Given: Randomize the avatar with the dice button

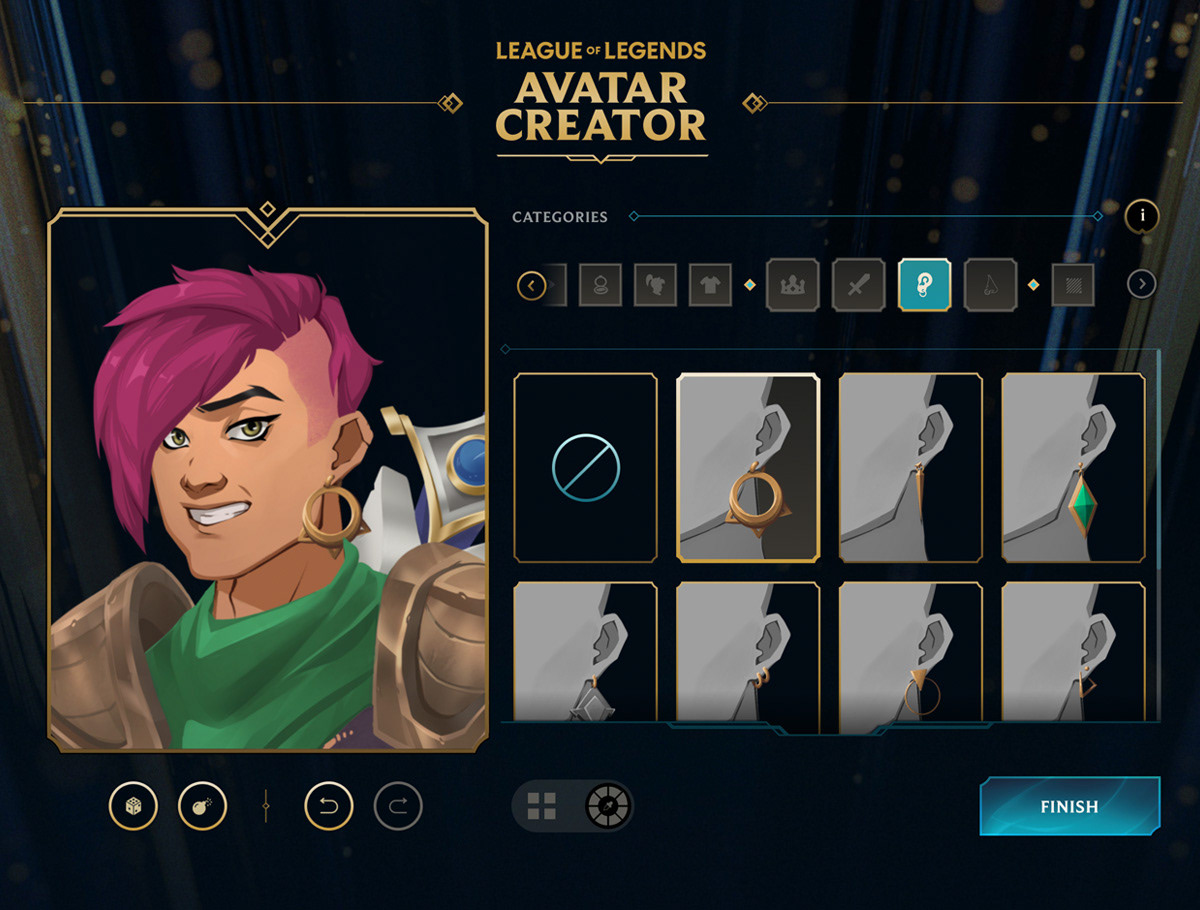Looking at the screenshot, I should pyautogui.click(x=133, y=806).
